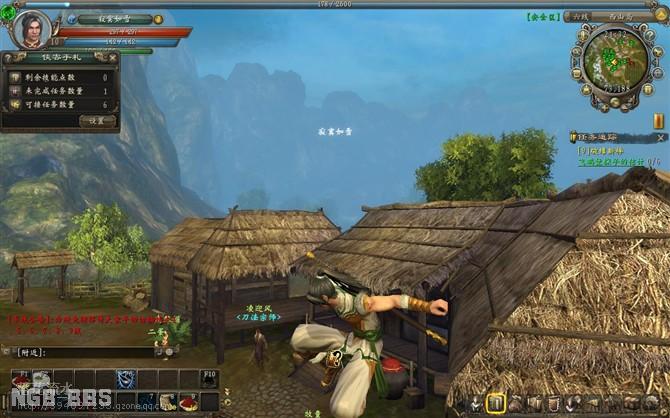Activate the blue swirl skill slot
The height and width of the screenshot is (418, 670).
126,379
